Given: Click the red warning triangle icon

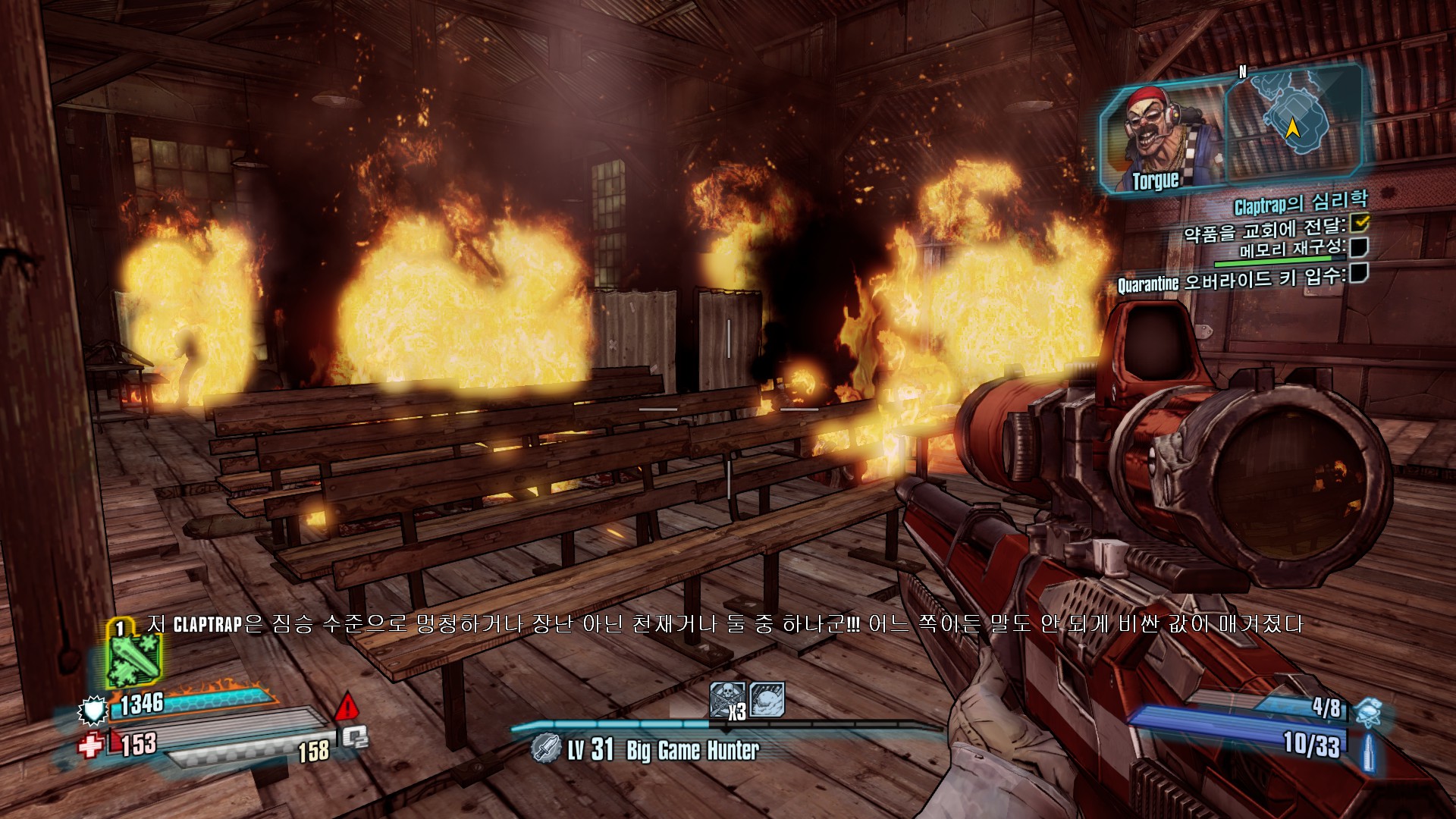Looking at the screenshot, I should pos(347,707).
